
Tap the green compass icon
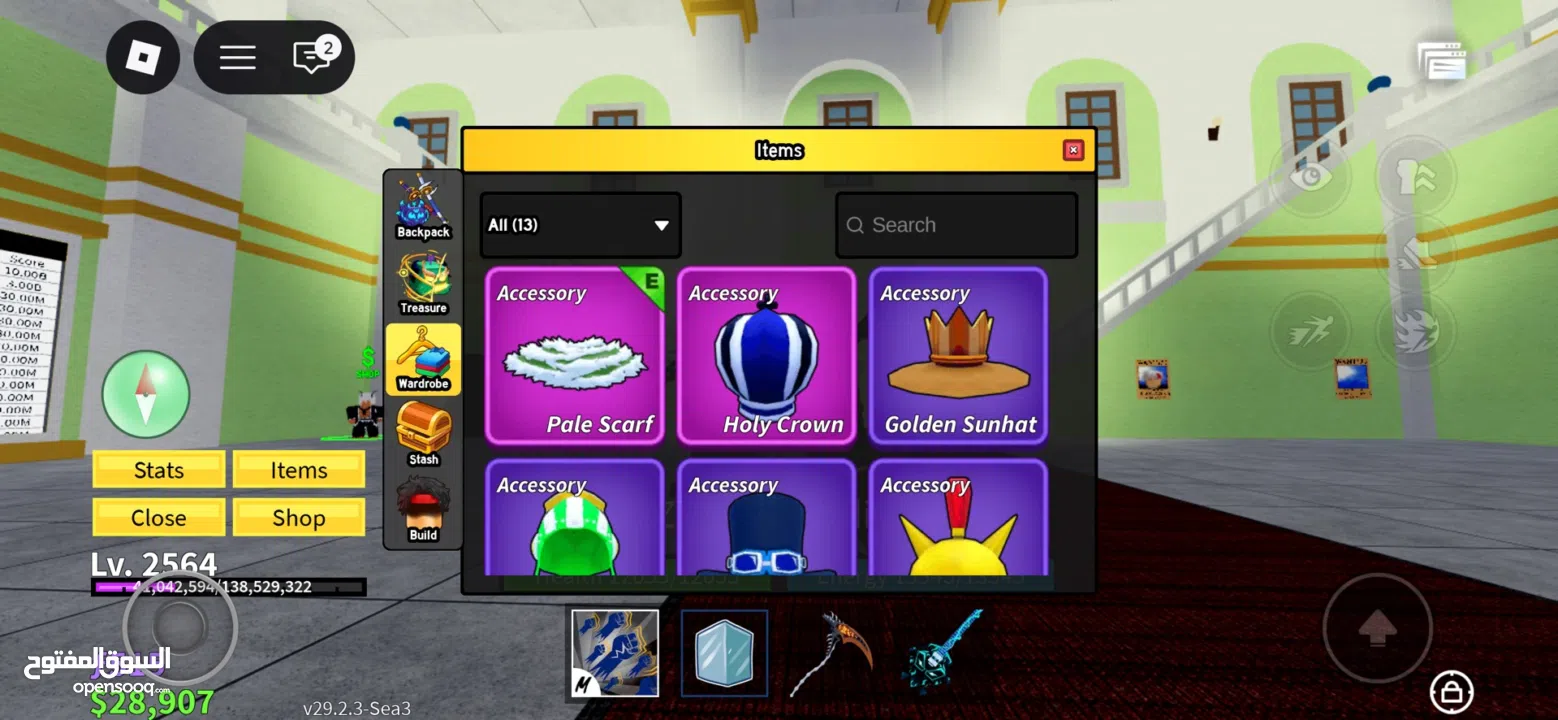pyautogui.click(x=146, y=394)
